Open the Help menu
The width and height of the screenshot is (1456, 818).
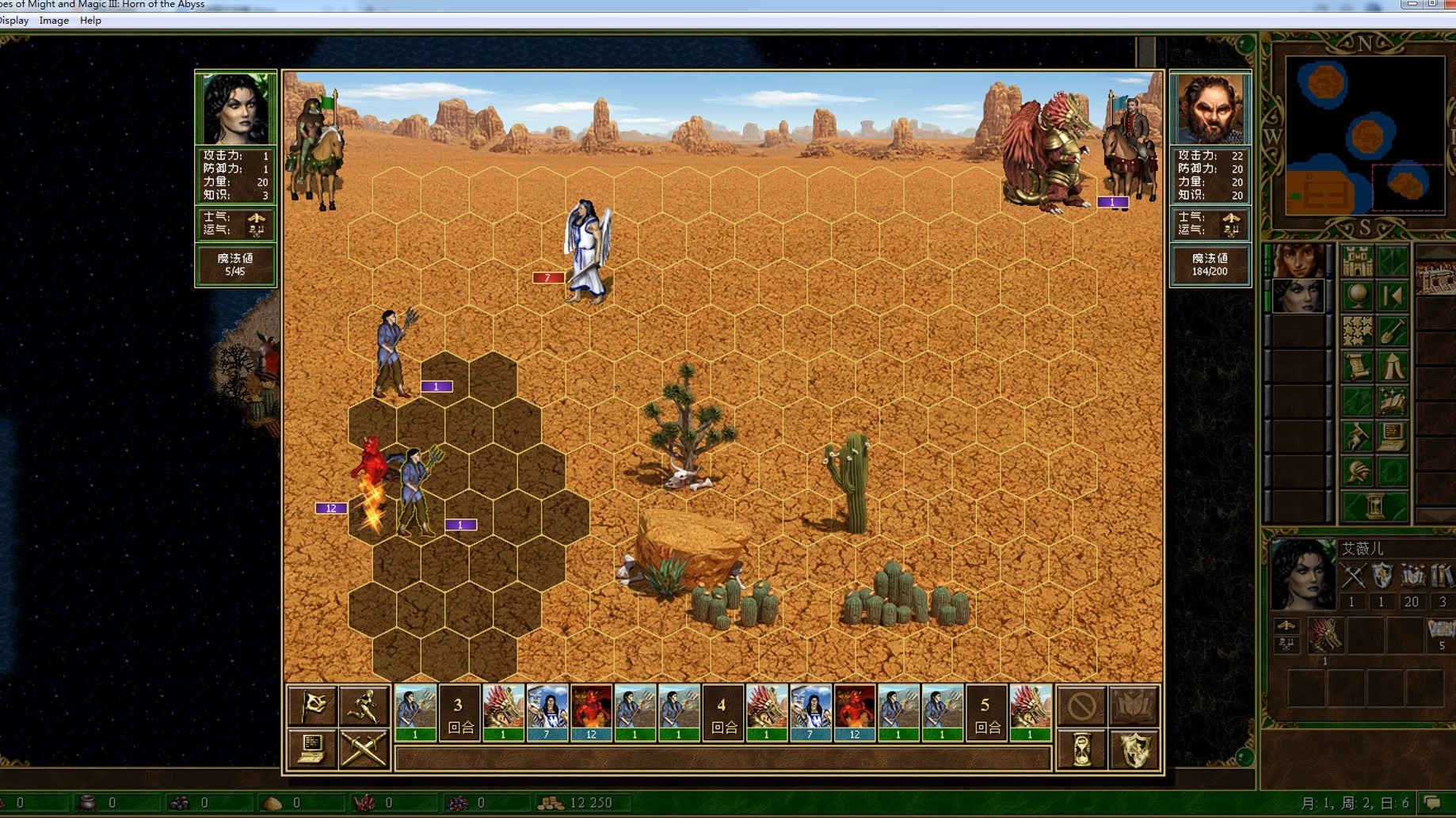tap(90, 21)
